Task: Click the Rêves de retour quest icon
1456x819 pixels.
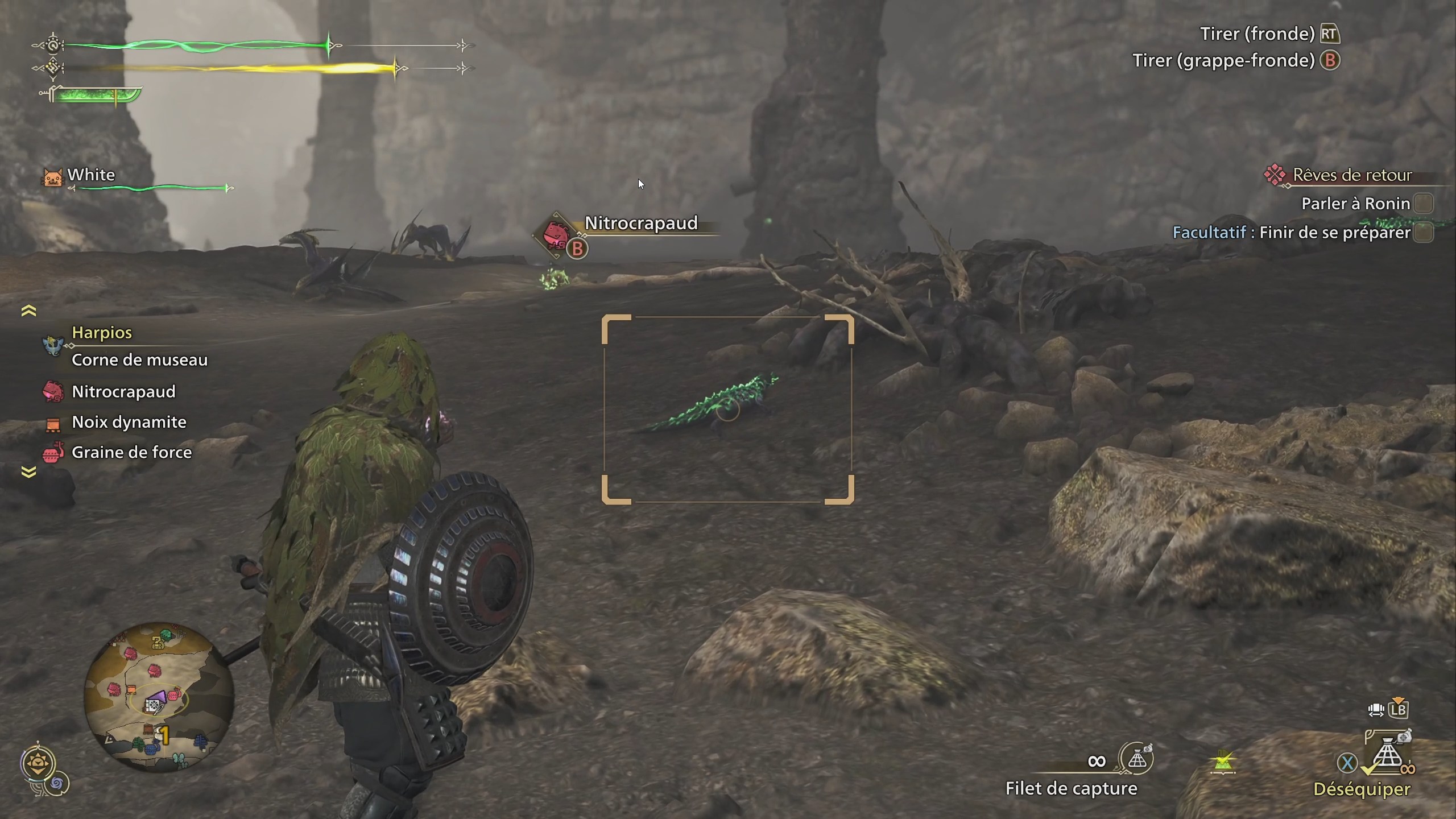Action: click(1276, 175)
